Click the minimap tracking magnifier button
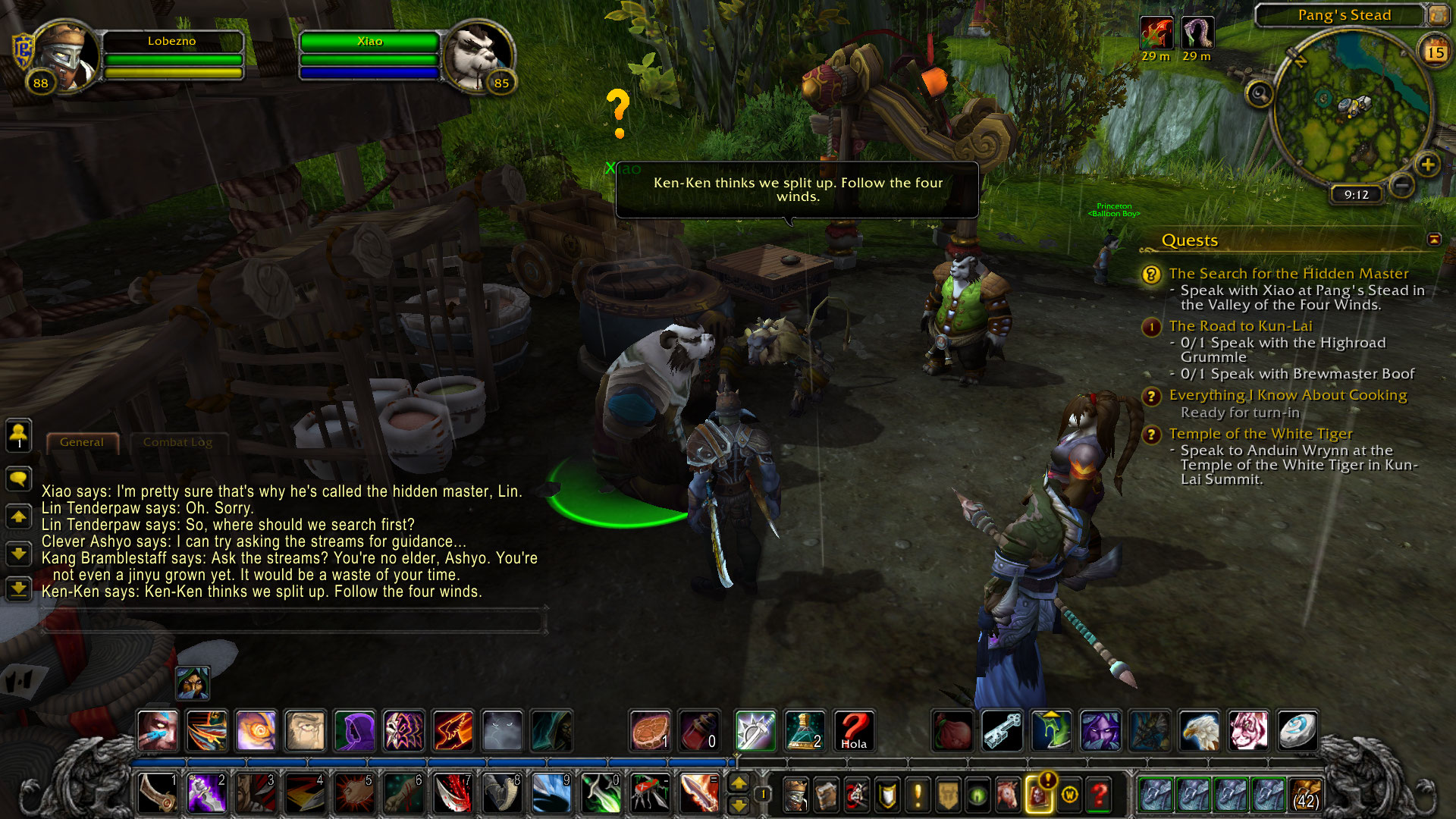The width and height of the screenshot is (1456, 819). (1260, 94)
